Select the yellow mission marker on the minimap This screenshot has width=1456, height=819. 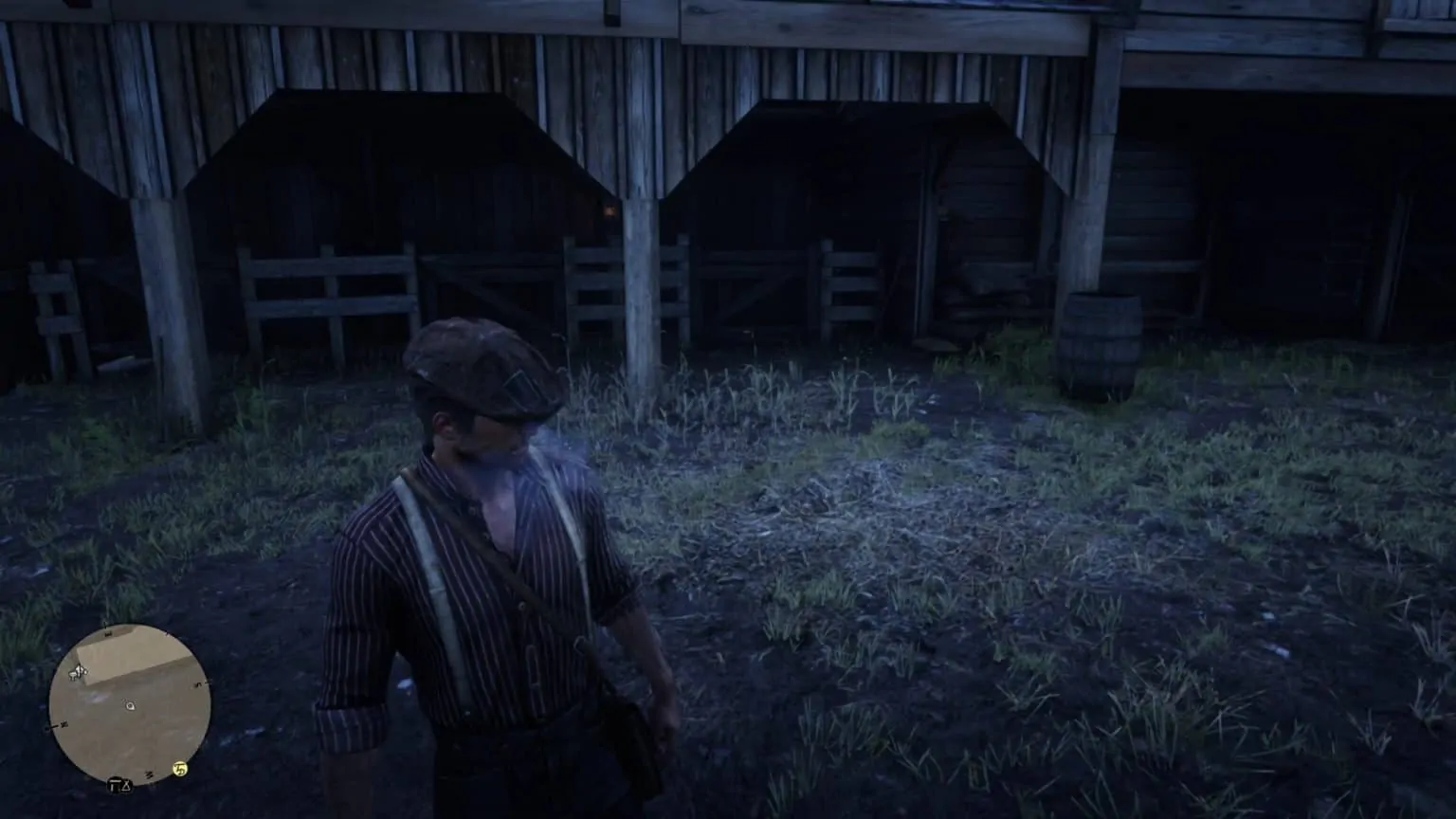point(179,770)
